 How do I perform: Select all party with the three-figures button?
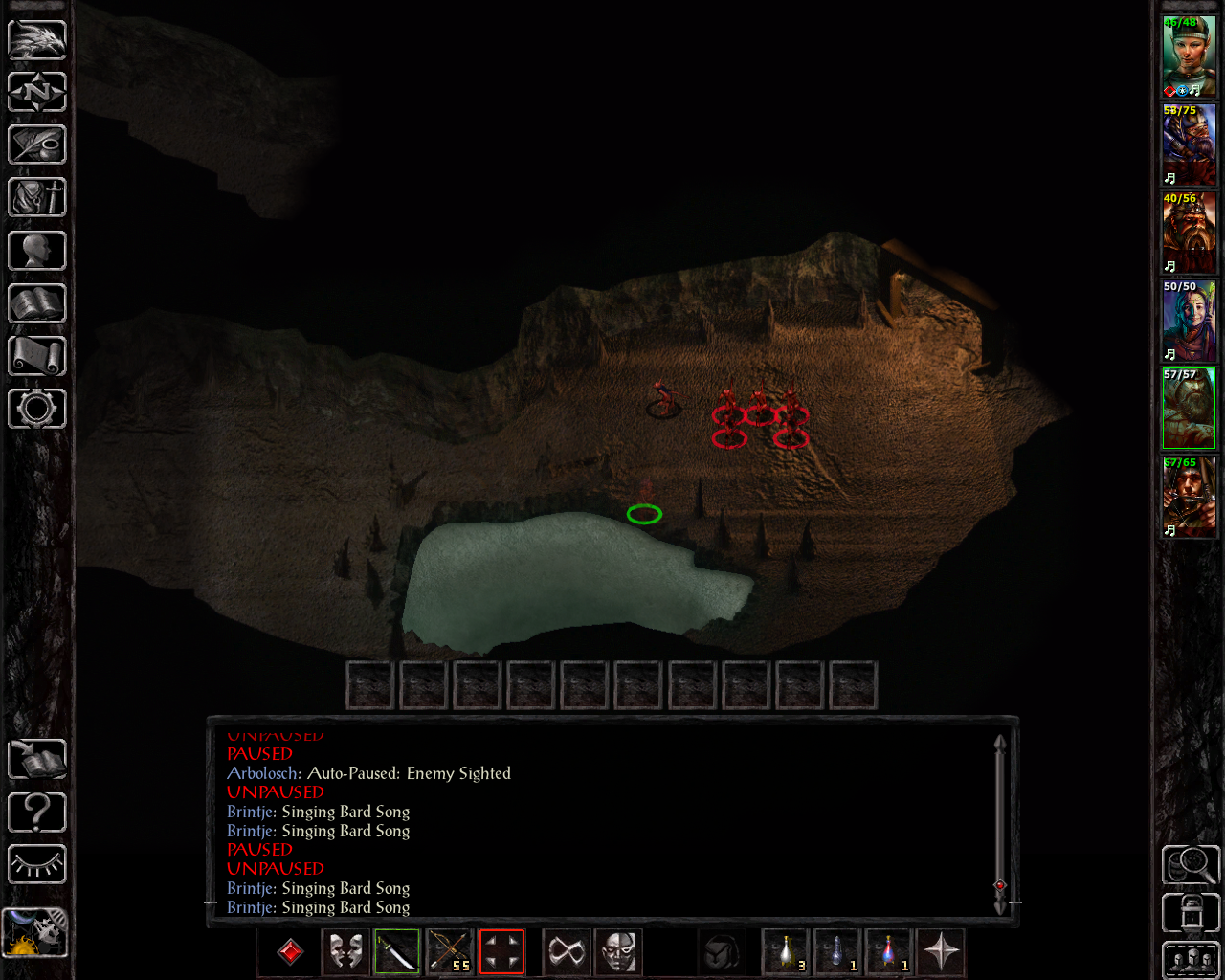(x=1191, y=960)
